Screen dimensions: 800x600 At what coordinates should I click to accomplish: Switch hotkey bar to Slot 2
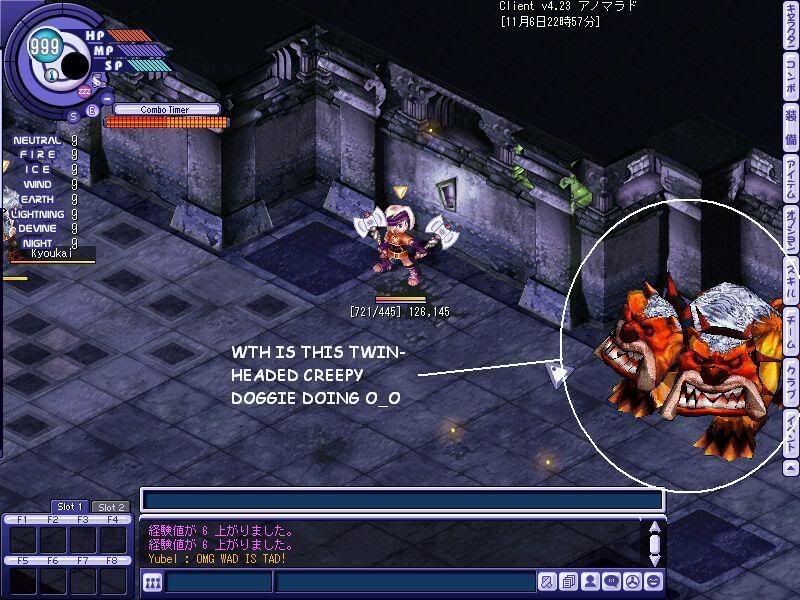coord(110,507)
